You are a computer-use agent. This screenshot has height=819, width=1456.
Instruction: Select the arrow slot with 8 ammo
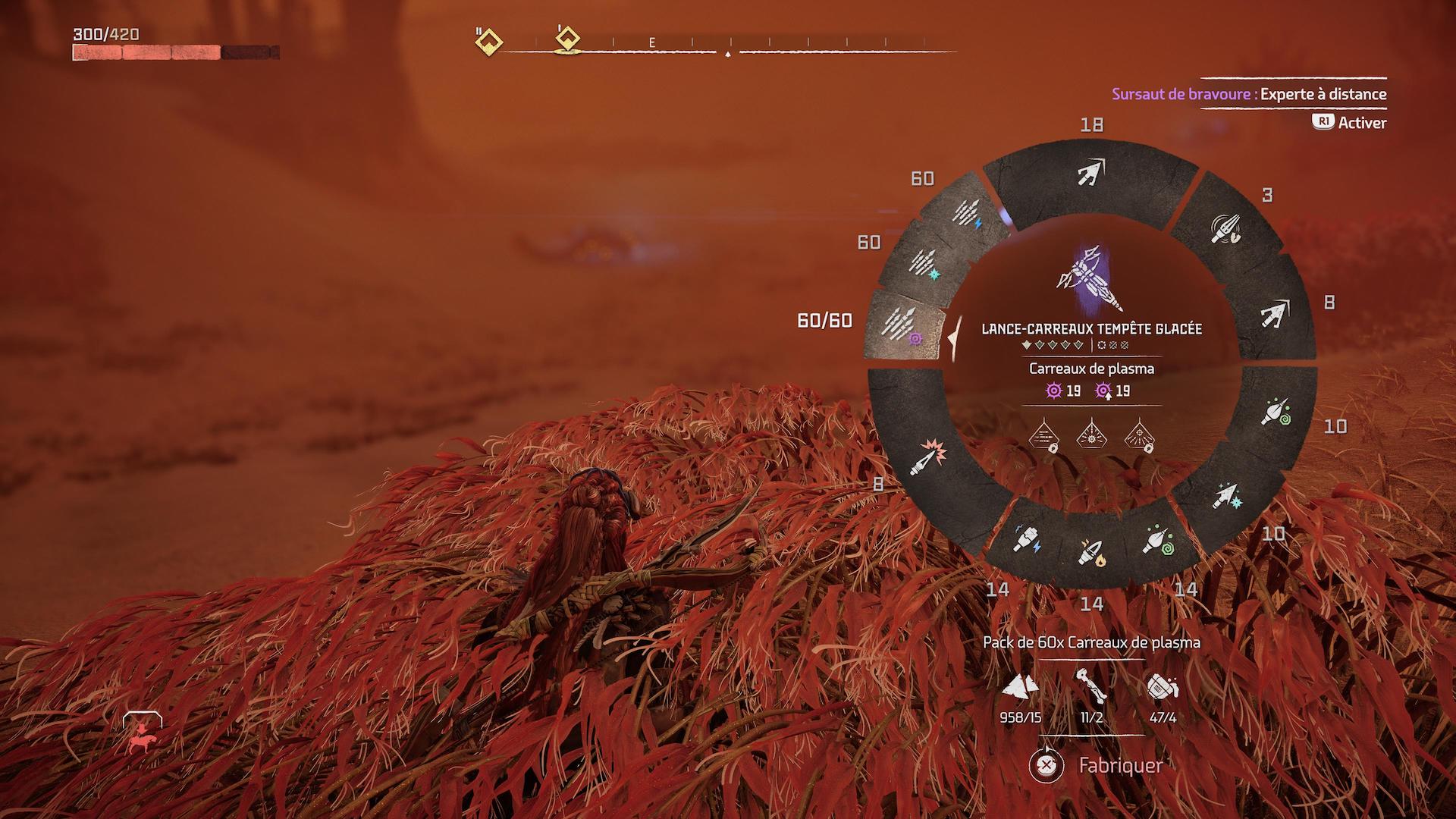tap(1276, 311)
